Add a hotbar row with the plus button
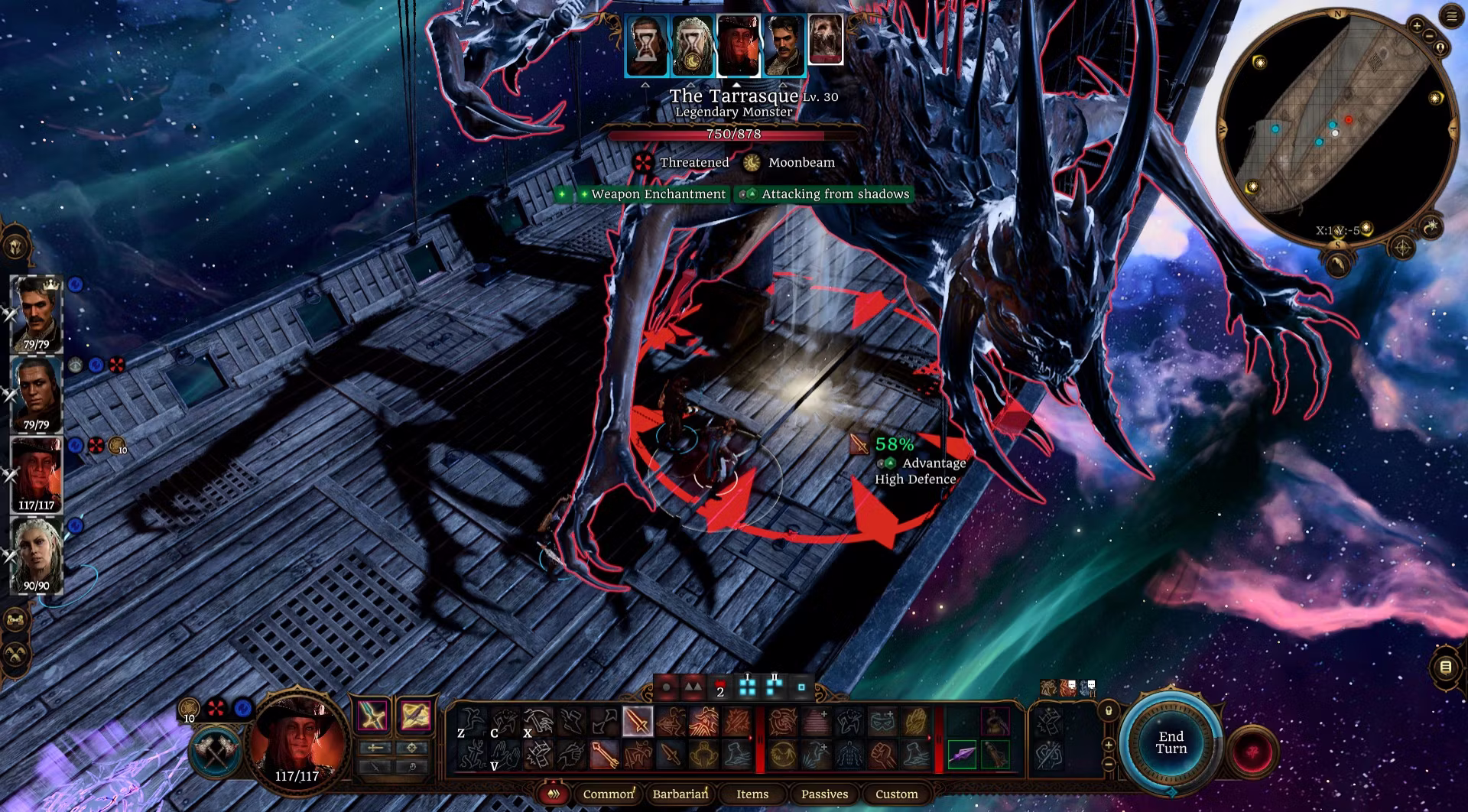This screenshot has height=812, width=1468. point(1109,745)
